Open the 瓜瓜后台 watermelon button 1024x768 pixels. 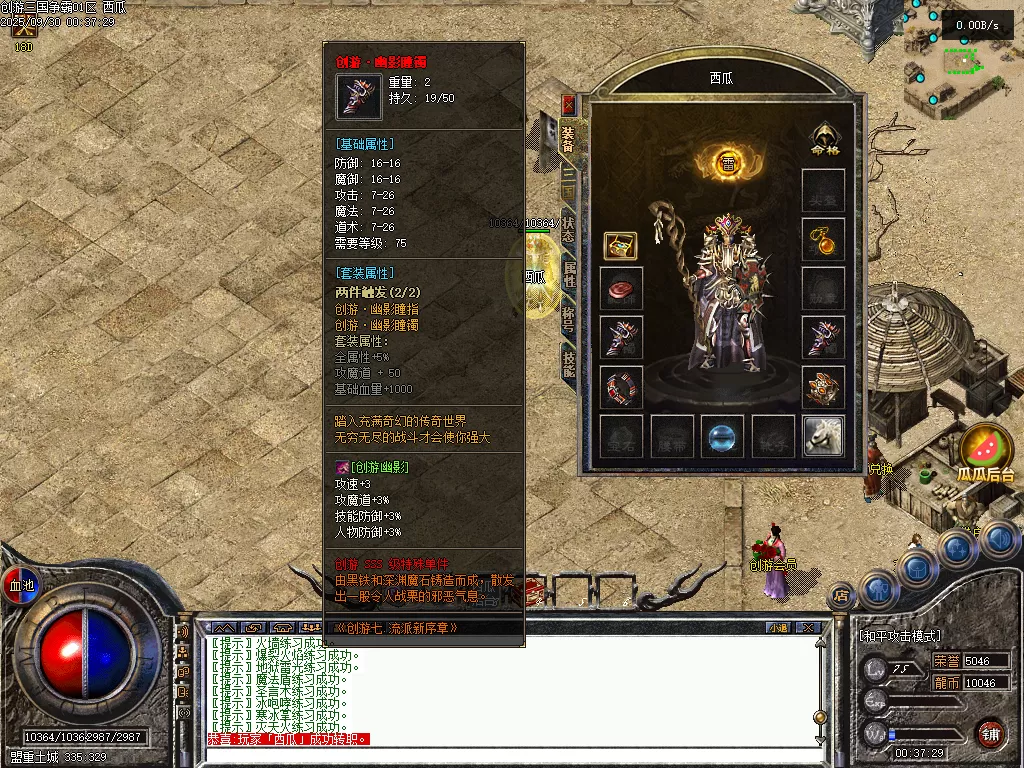pyautogui.click(x=985, y=452)
